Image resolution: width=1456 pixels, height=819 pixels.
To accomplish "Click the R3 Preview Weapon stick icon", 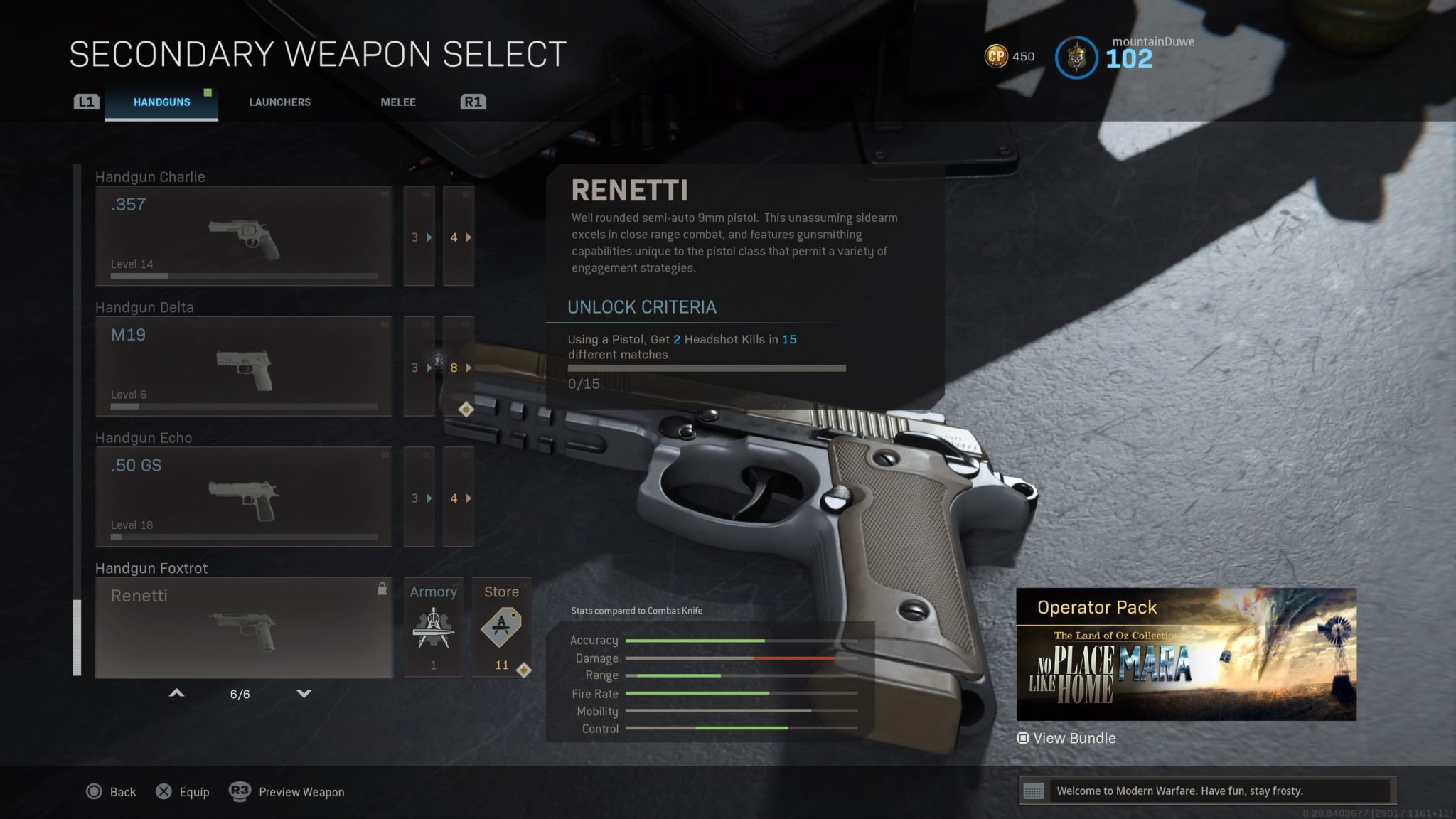I will pyautogui.click(x=240, y=791).
